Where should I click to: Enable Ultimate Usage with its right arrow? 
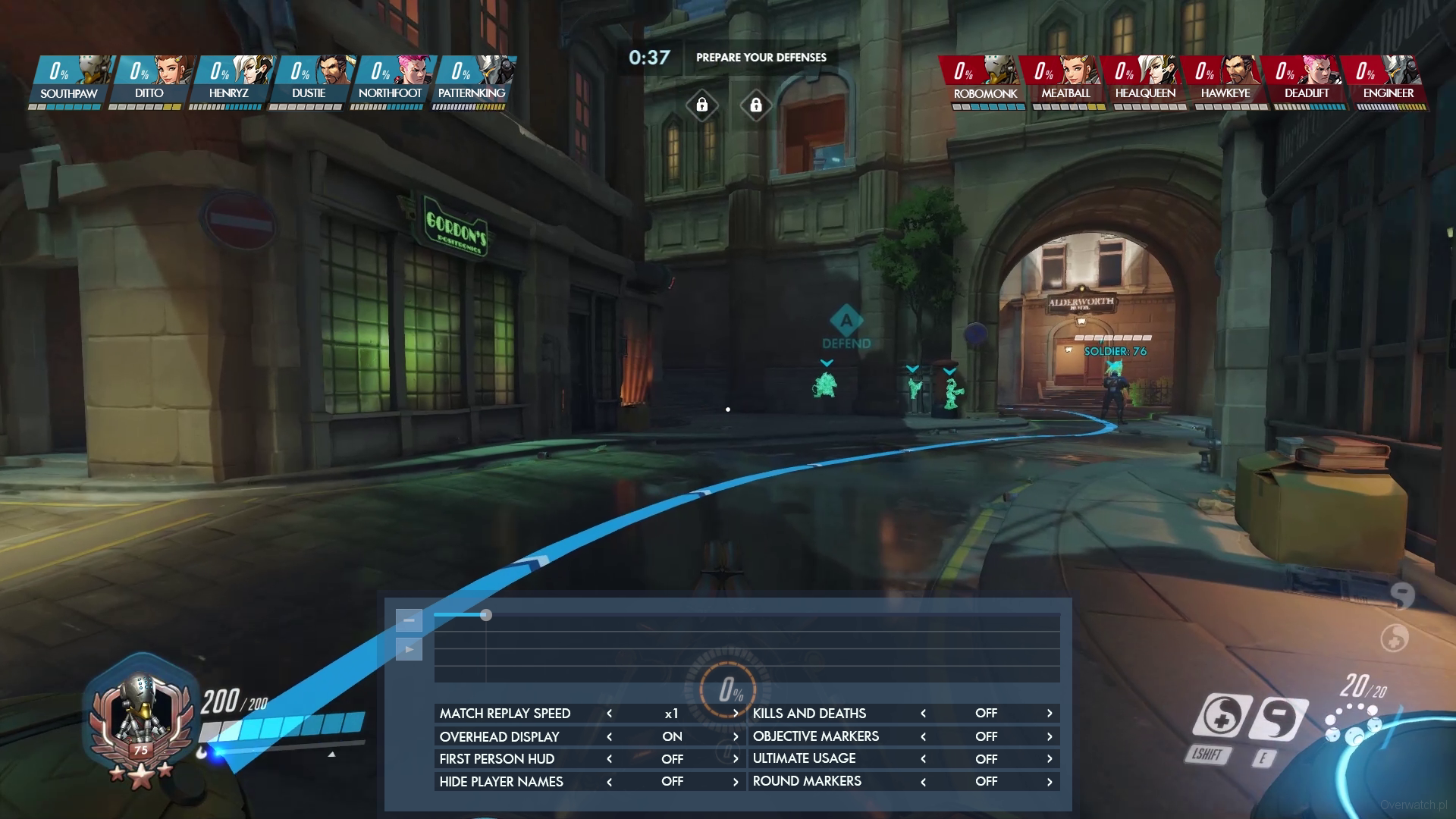(x=1050, y=759)
